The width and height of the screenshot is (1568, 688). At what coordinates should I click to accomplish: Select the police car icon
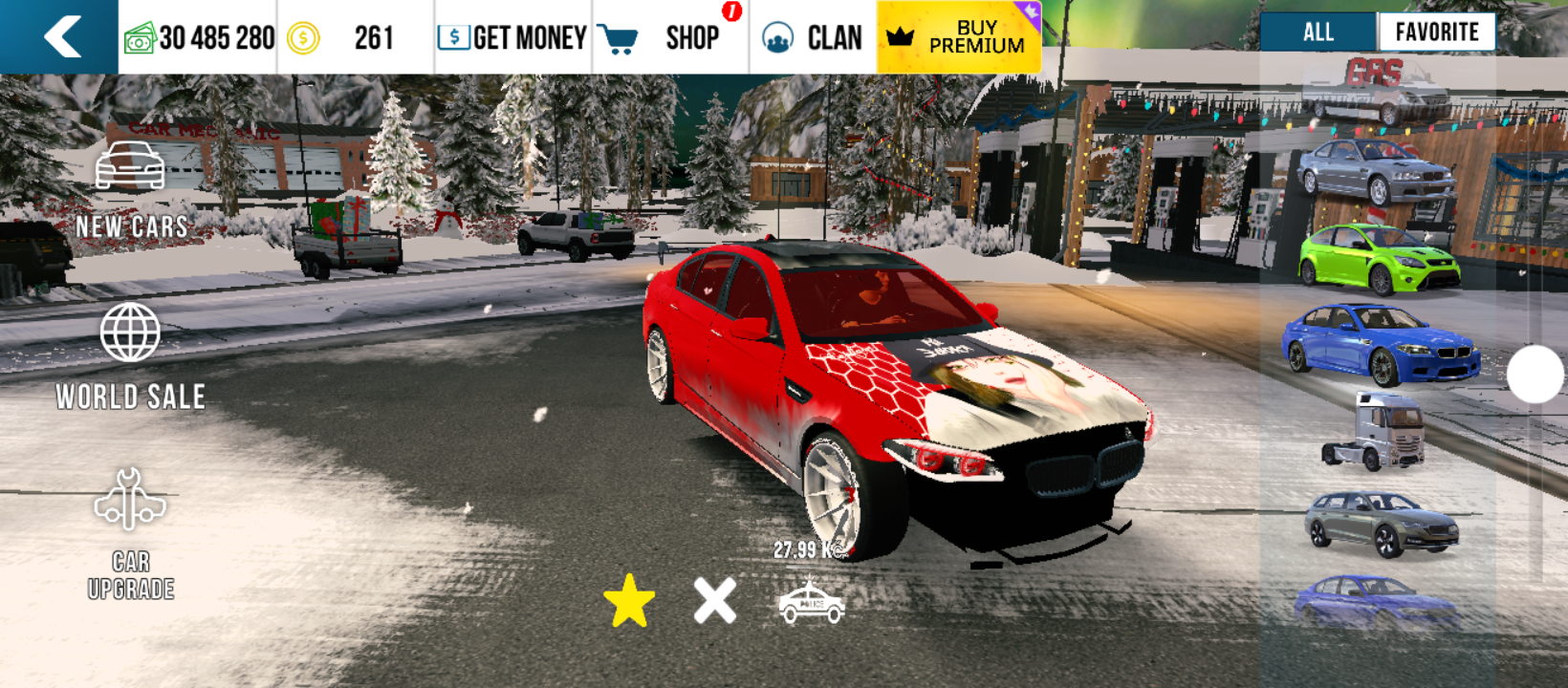point(811,603)
